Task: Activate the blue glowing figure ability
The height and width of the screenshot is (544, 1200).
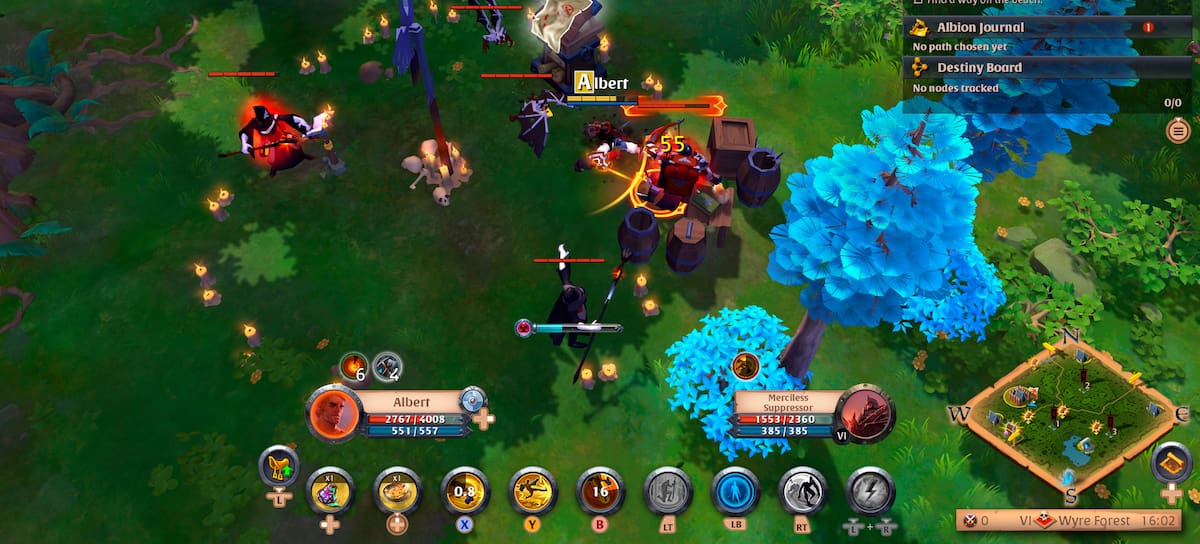Action: click(736, 490)
